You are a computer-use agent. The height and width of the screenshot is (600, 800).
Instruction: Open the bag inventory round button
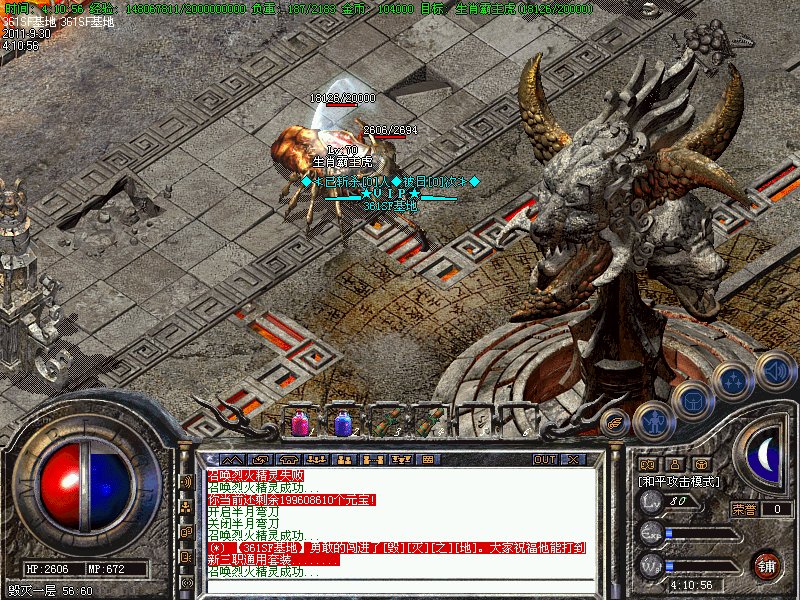692,401
